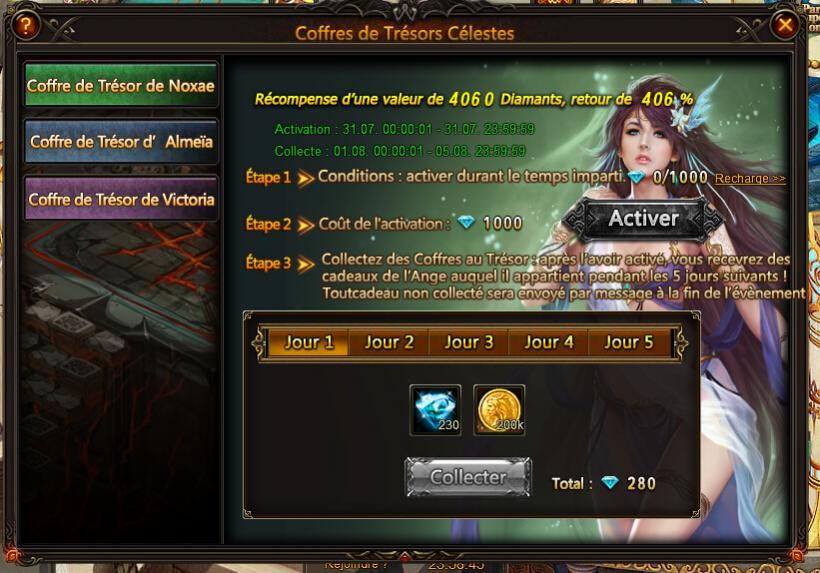The width and height of the screenshot is (820, 573).
Task: View the Jour 4 tab
Action: pos(549,342)
